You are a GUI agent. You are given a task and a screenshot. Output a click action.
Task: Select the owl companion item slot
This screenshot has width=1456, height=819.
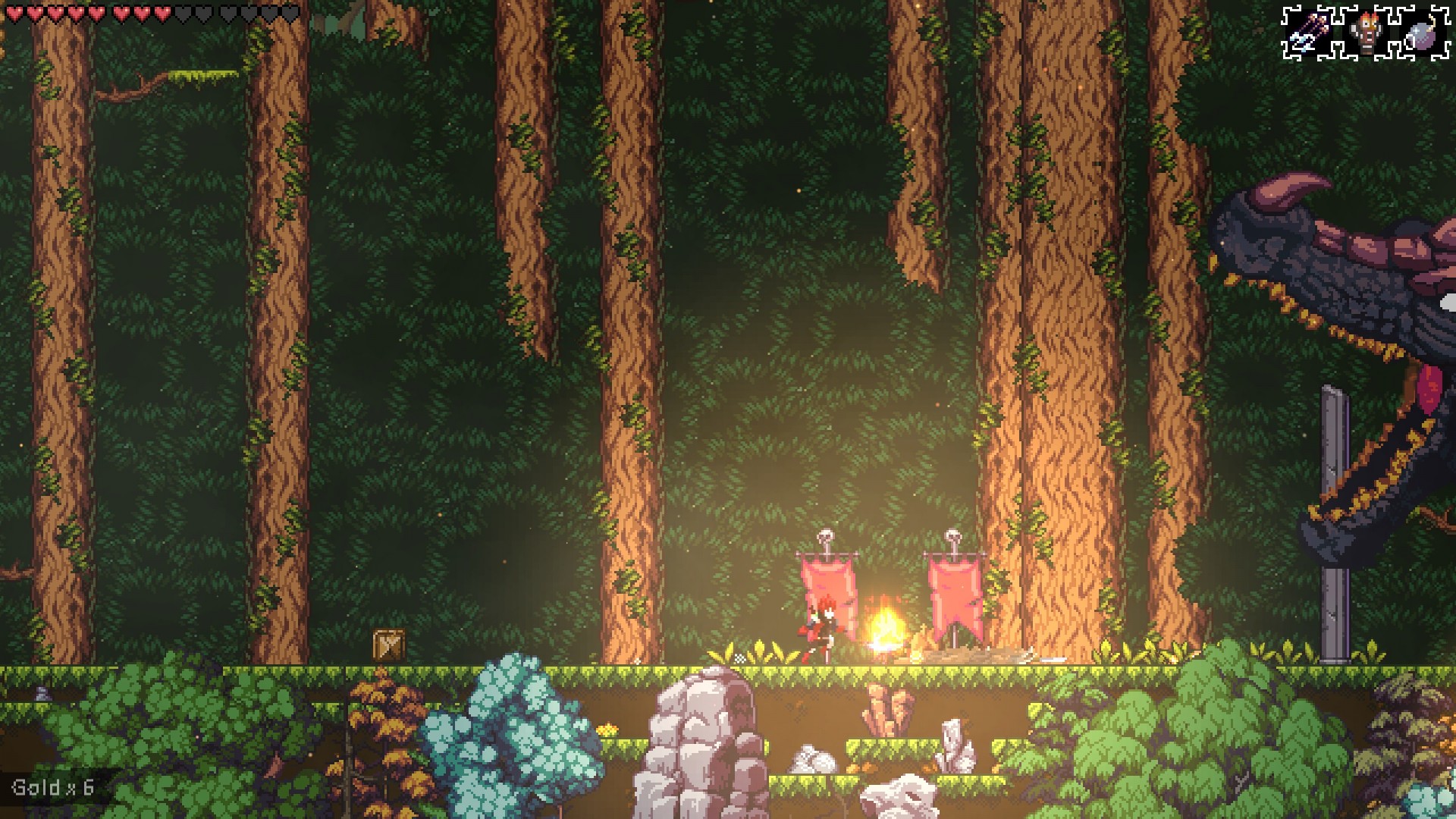point(1365,33)
